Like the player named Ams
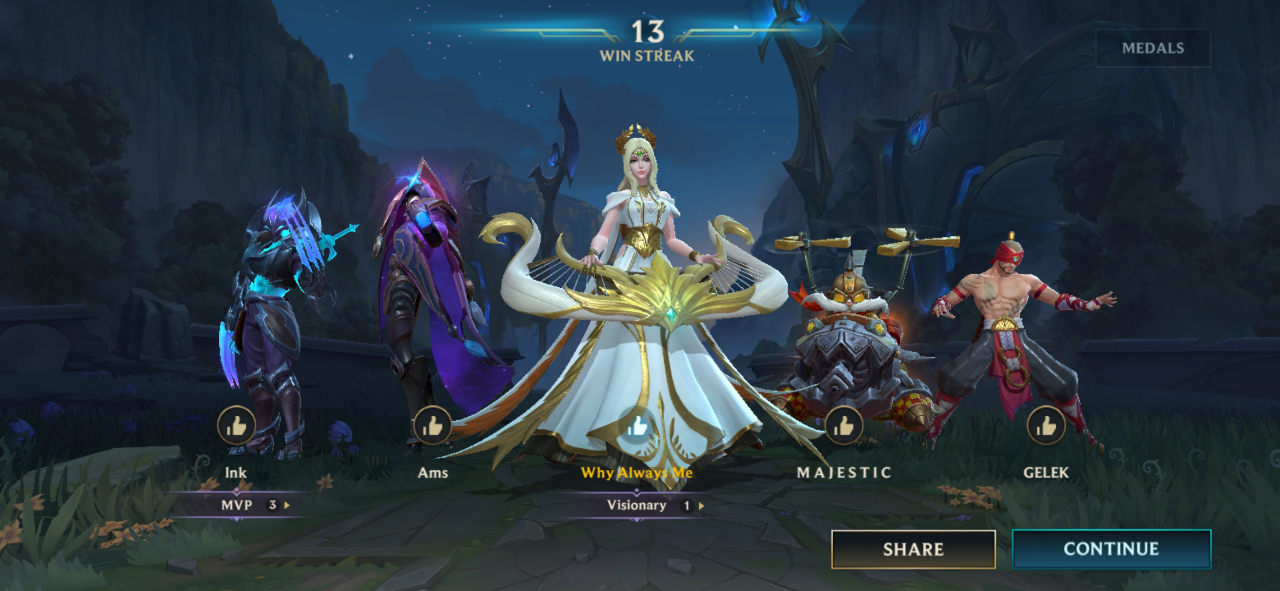 coord(432,426)
